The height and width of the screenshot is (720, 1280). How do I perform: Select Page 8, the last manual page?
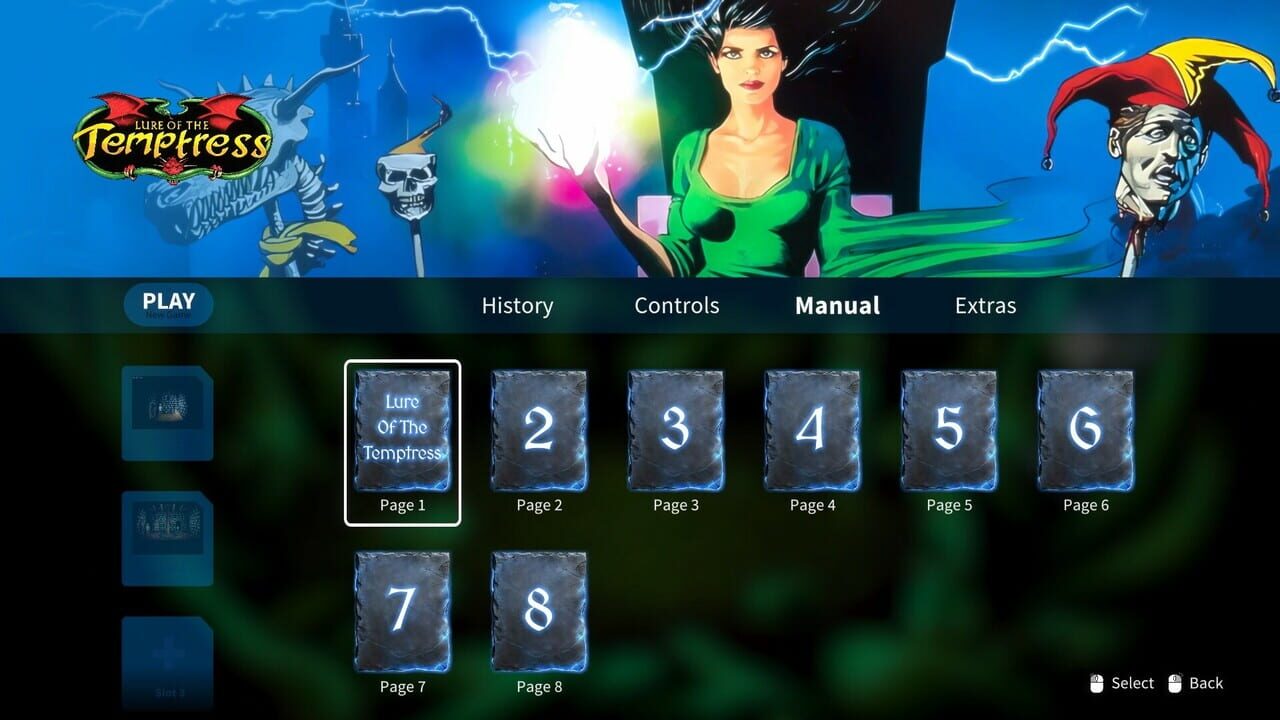point(539,610)
